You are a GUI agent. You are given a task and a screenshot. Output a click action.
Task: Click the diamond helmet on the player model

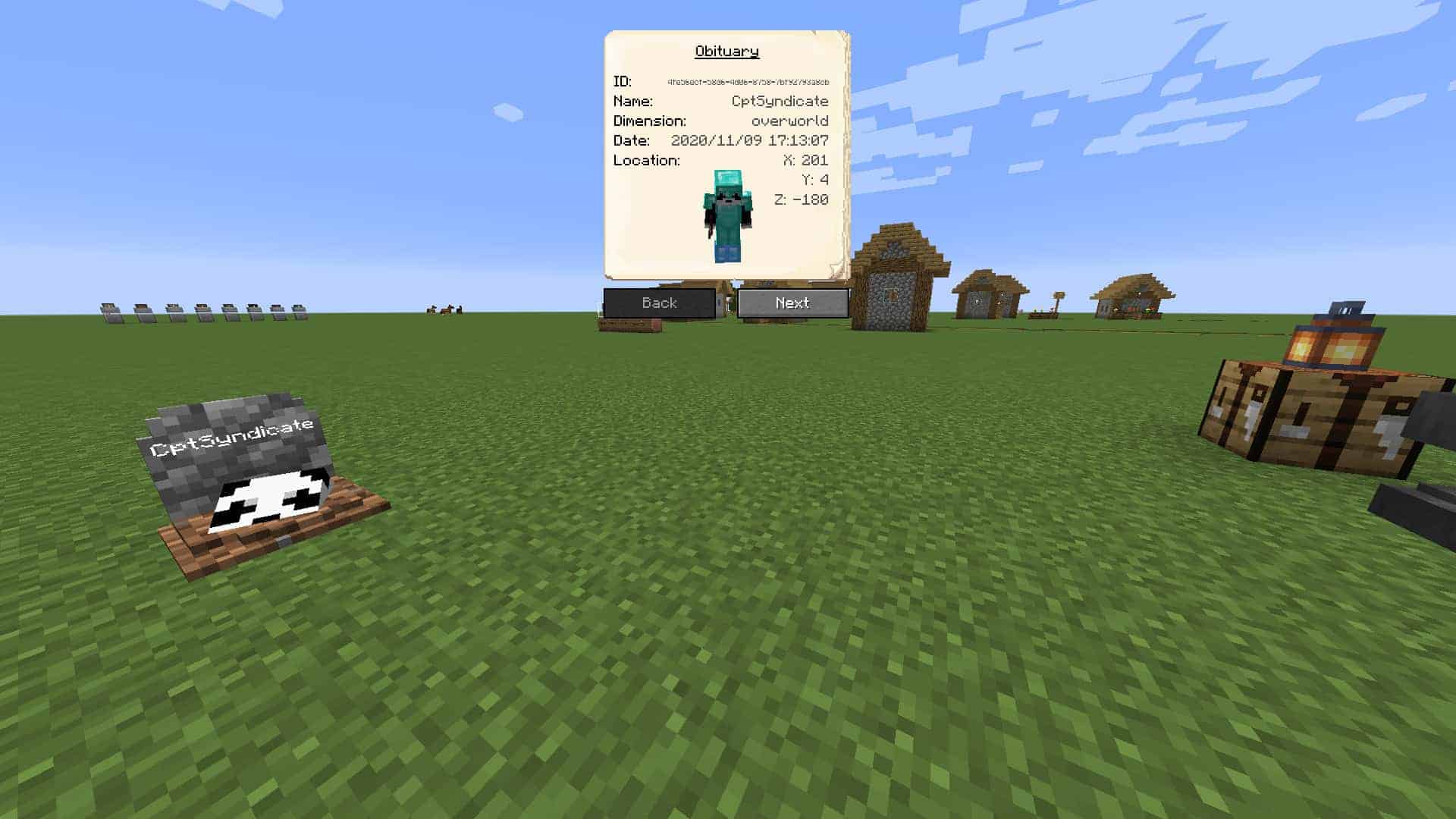point(727,184)
